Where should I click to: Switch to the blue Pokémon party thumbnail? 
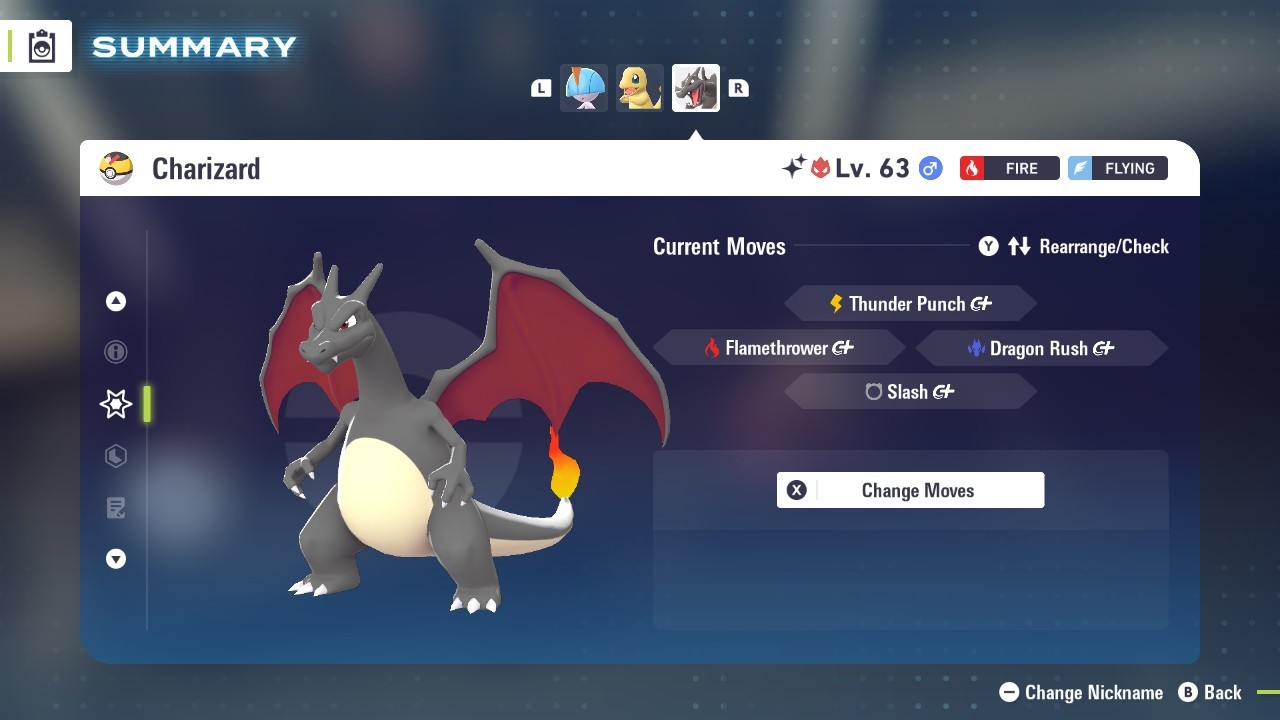(584, 88)
